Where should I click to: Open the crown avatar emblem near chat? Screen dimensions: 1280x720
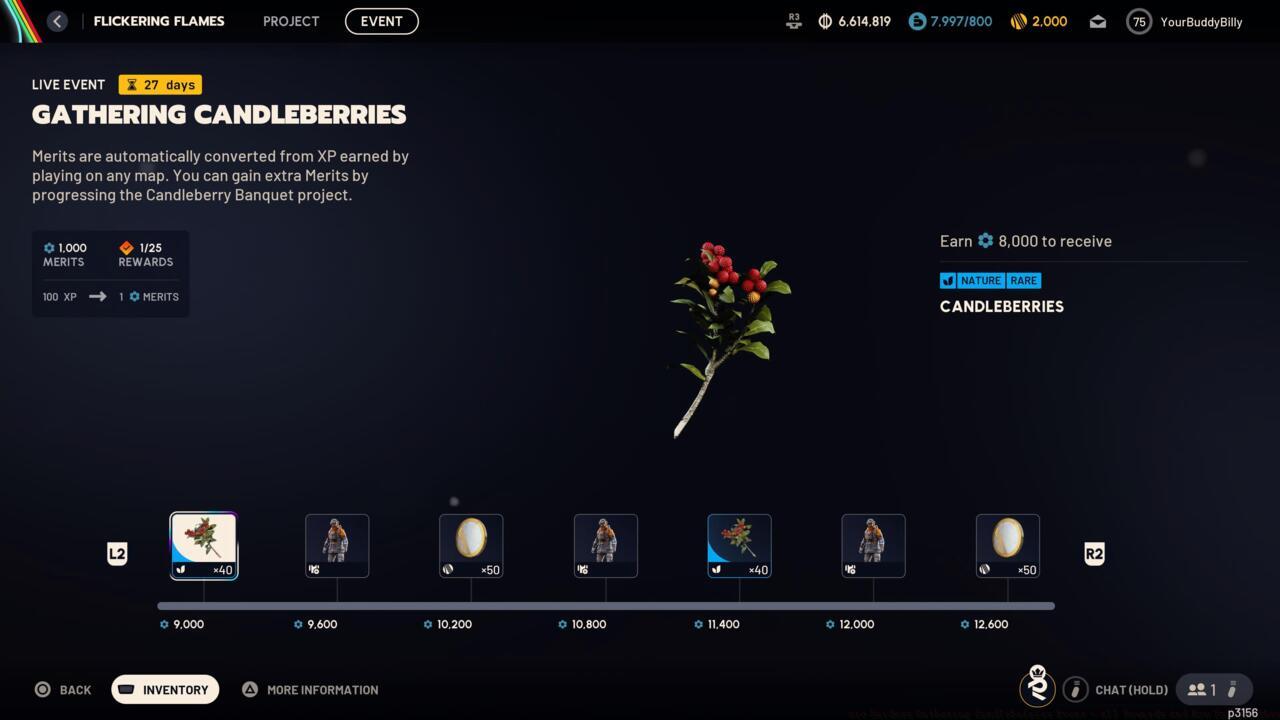1037,689
